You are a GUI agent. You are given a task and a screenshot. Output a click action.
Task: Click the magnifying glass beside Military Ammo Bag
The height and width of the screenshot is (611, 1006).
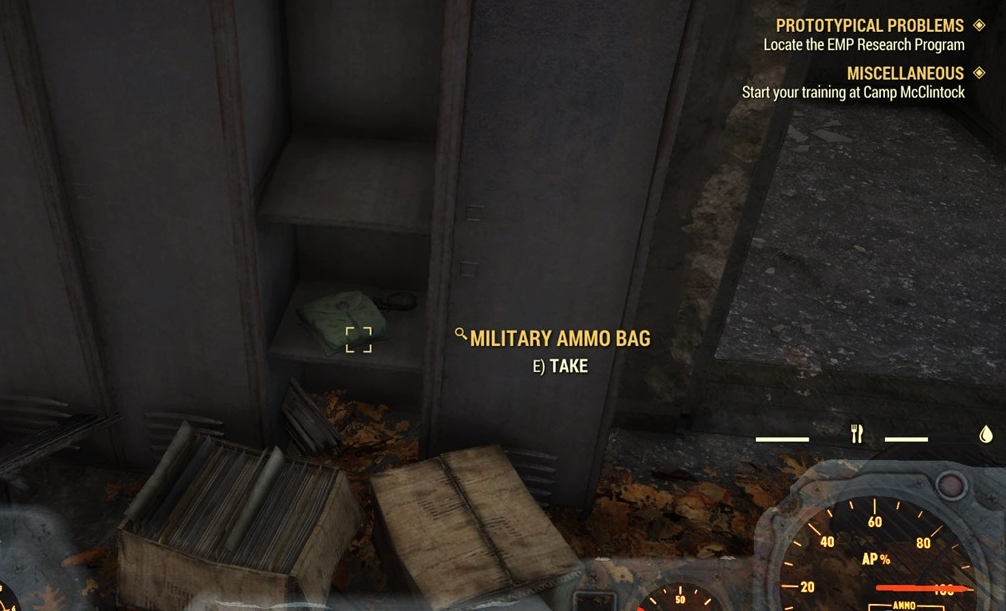coord(461,335)
